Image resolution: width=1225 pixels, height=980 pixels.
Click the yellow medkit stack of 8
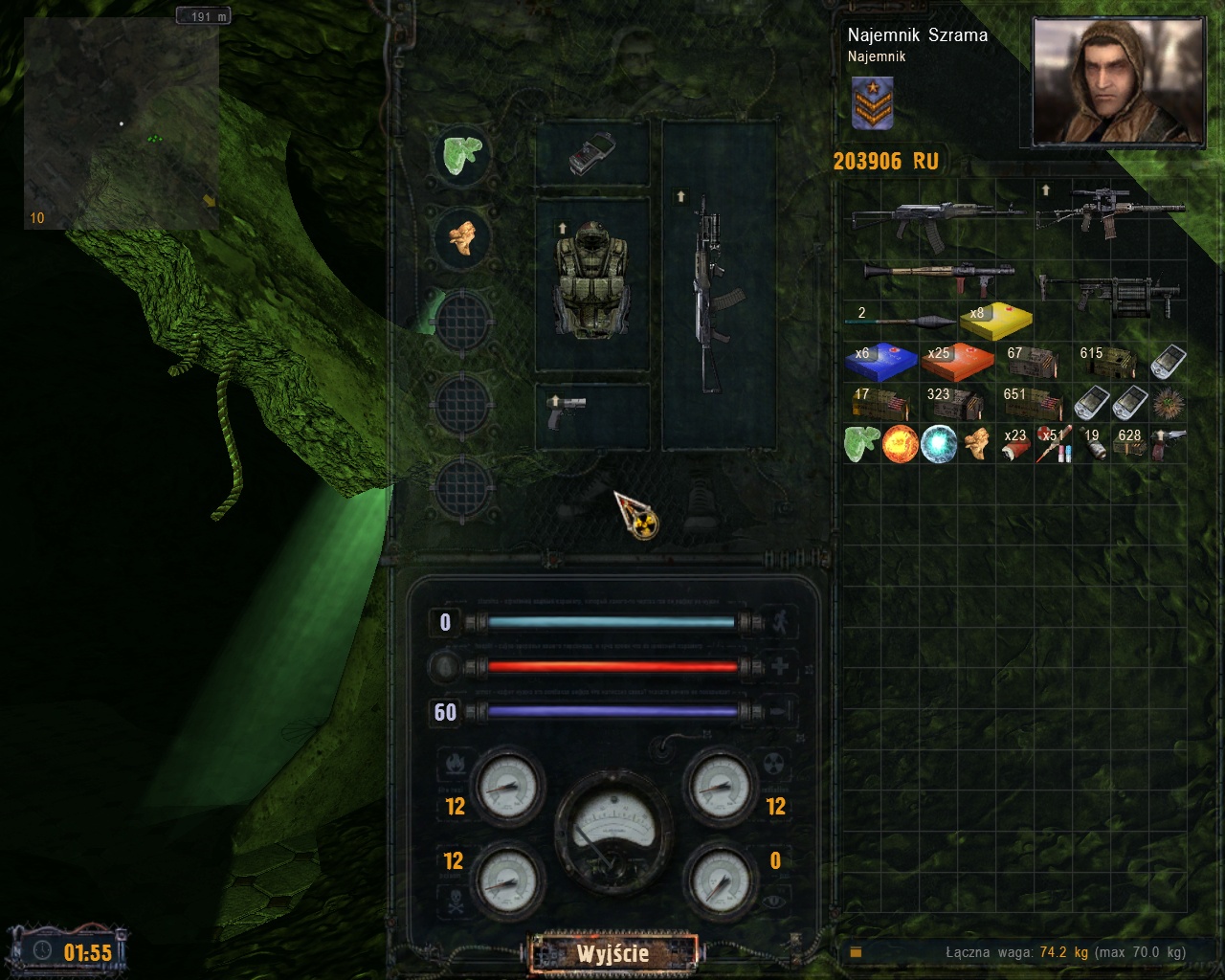tap(995, 323)
